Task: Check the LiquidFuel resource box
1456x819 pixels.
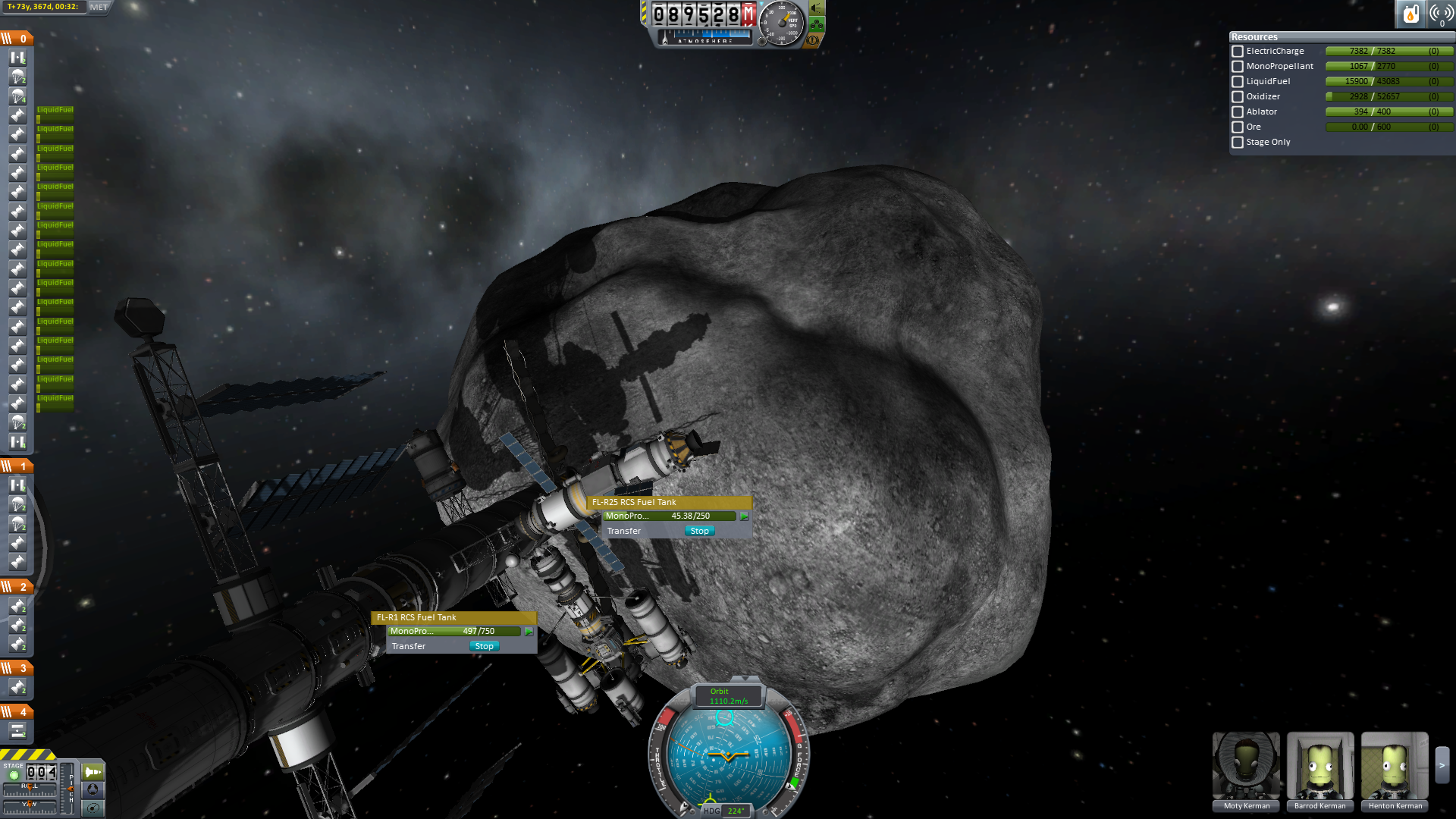Action: point(1238,82)
